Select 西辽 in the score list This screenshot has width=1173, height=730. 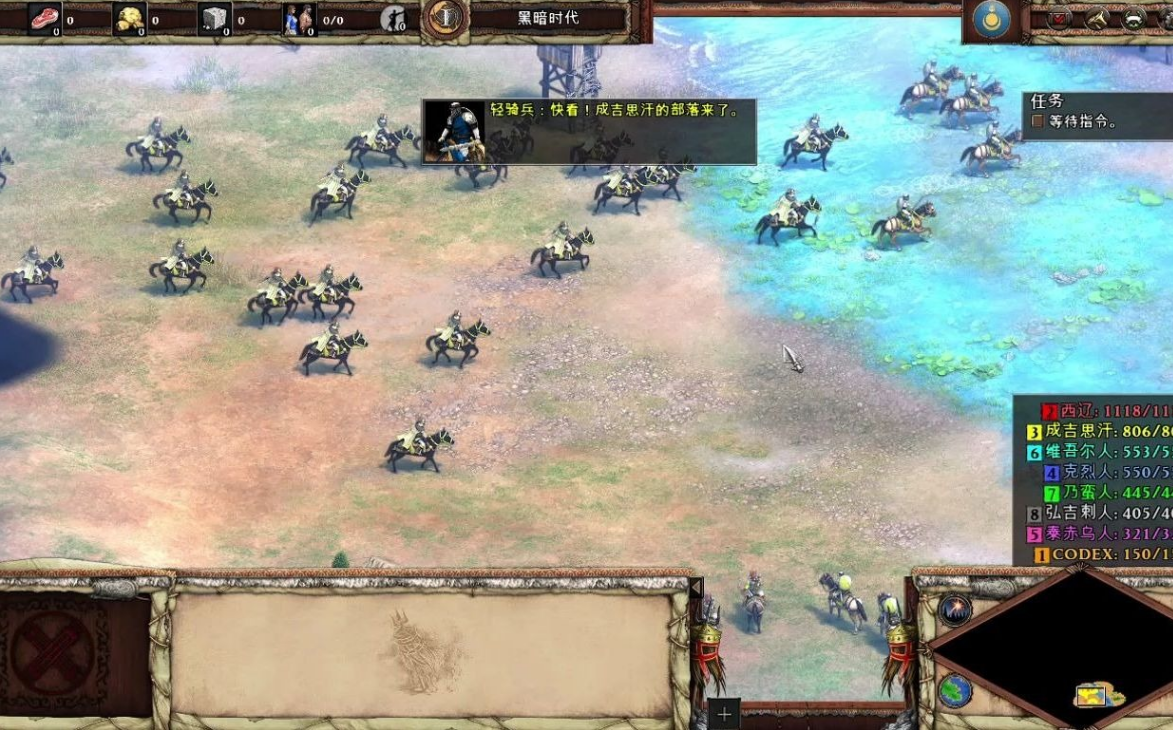[x=1074, y=411]
